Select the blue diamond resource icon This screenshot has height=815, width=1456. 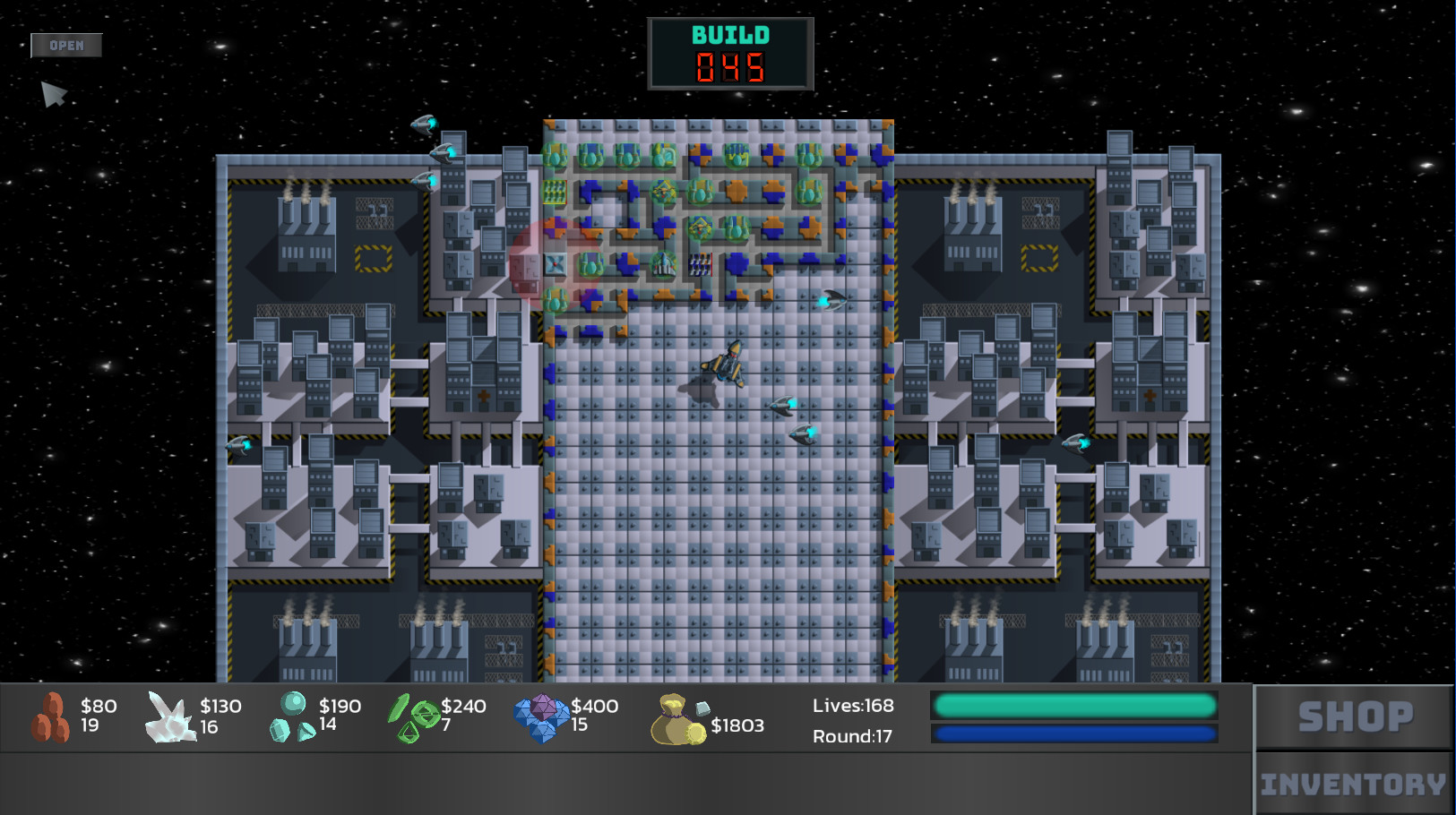541,721
